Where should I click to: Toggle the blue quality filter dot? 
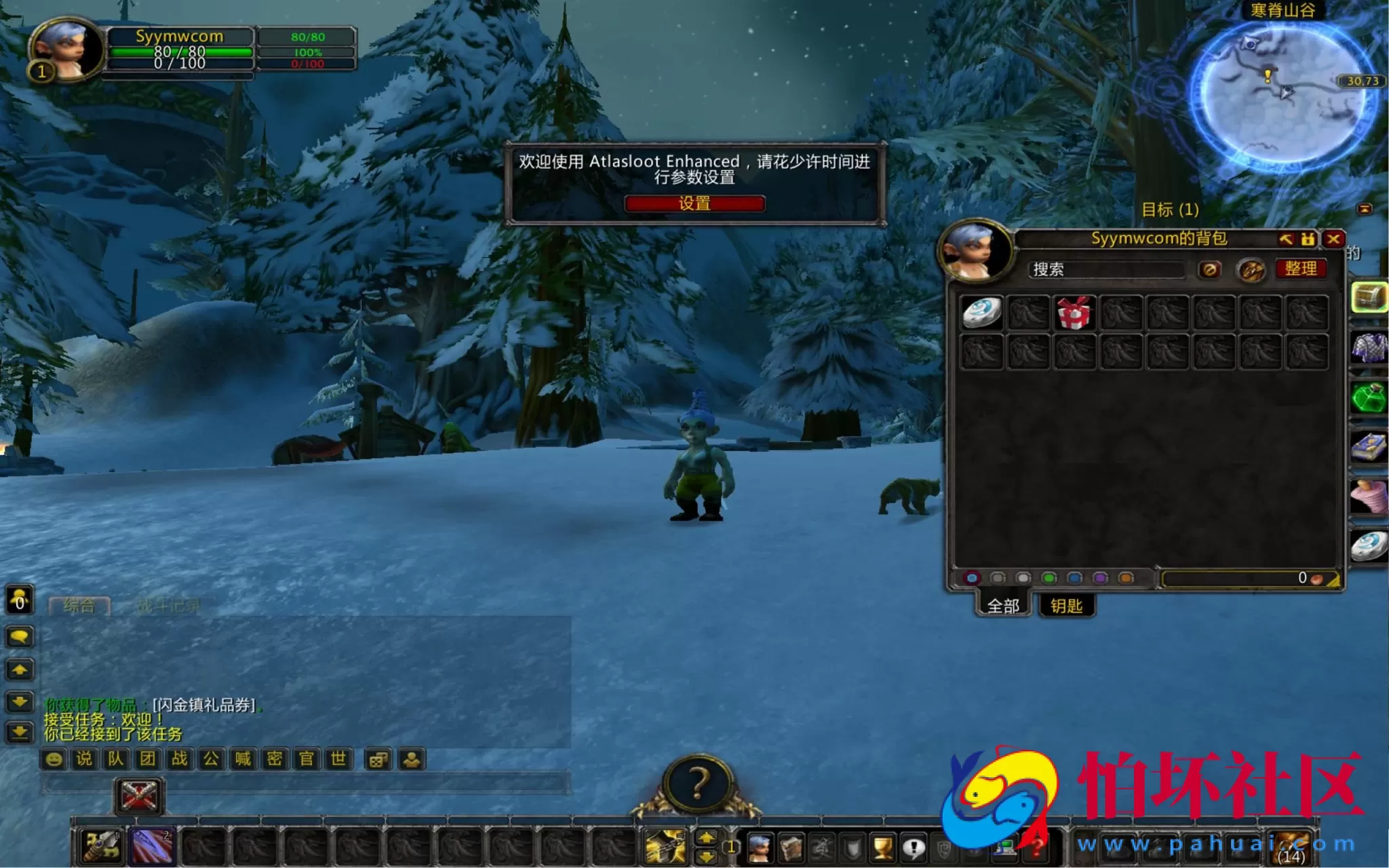click(x=1074, y=578)
